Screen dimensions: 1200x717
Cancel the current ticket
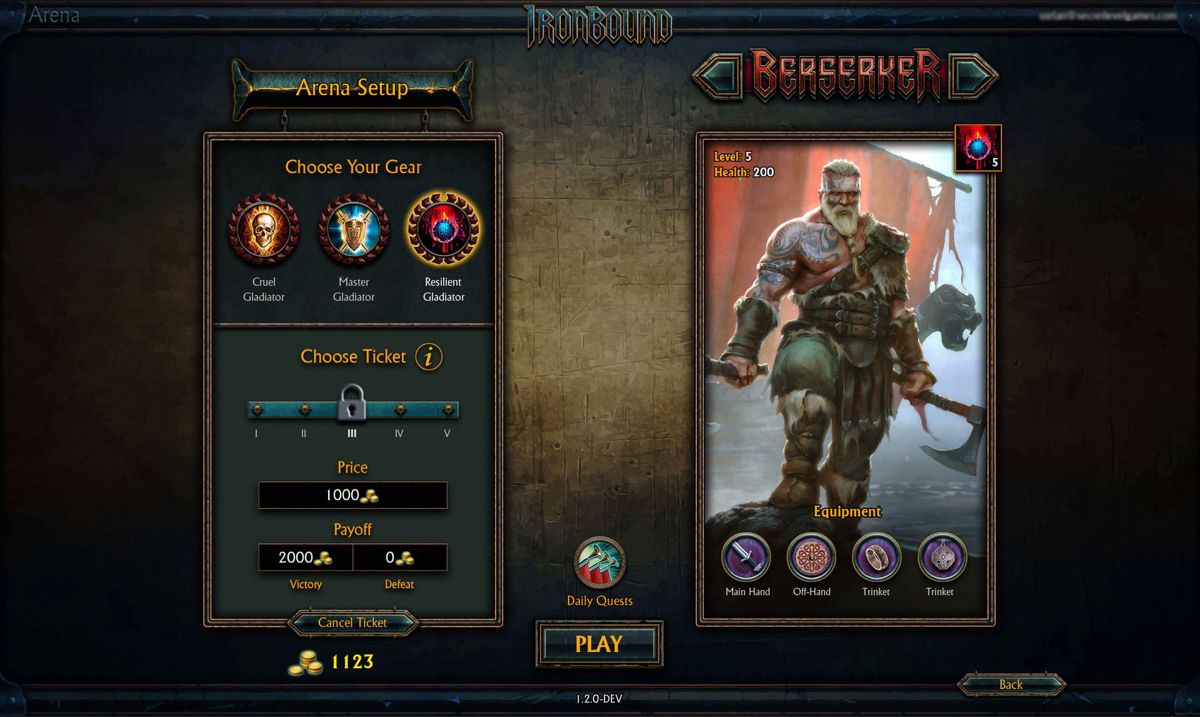click(x=352, y=622)
